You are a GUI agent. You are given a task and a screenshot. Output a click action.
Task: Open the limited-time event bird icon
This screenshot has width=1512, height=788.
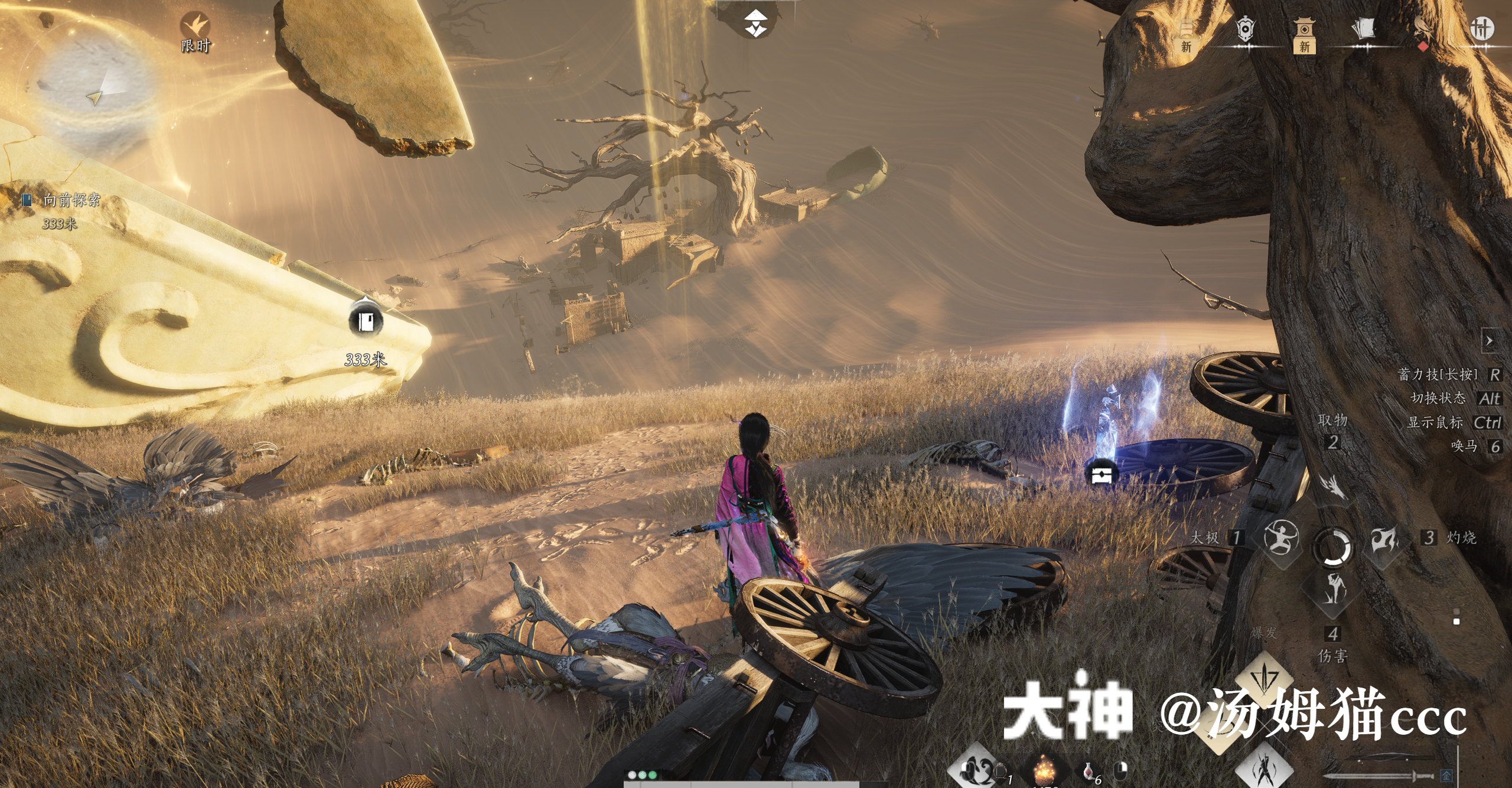click(x=195, y=27)
